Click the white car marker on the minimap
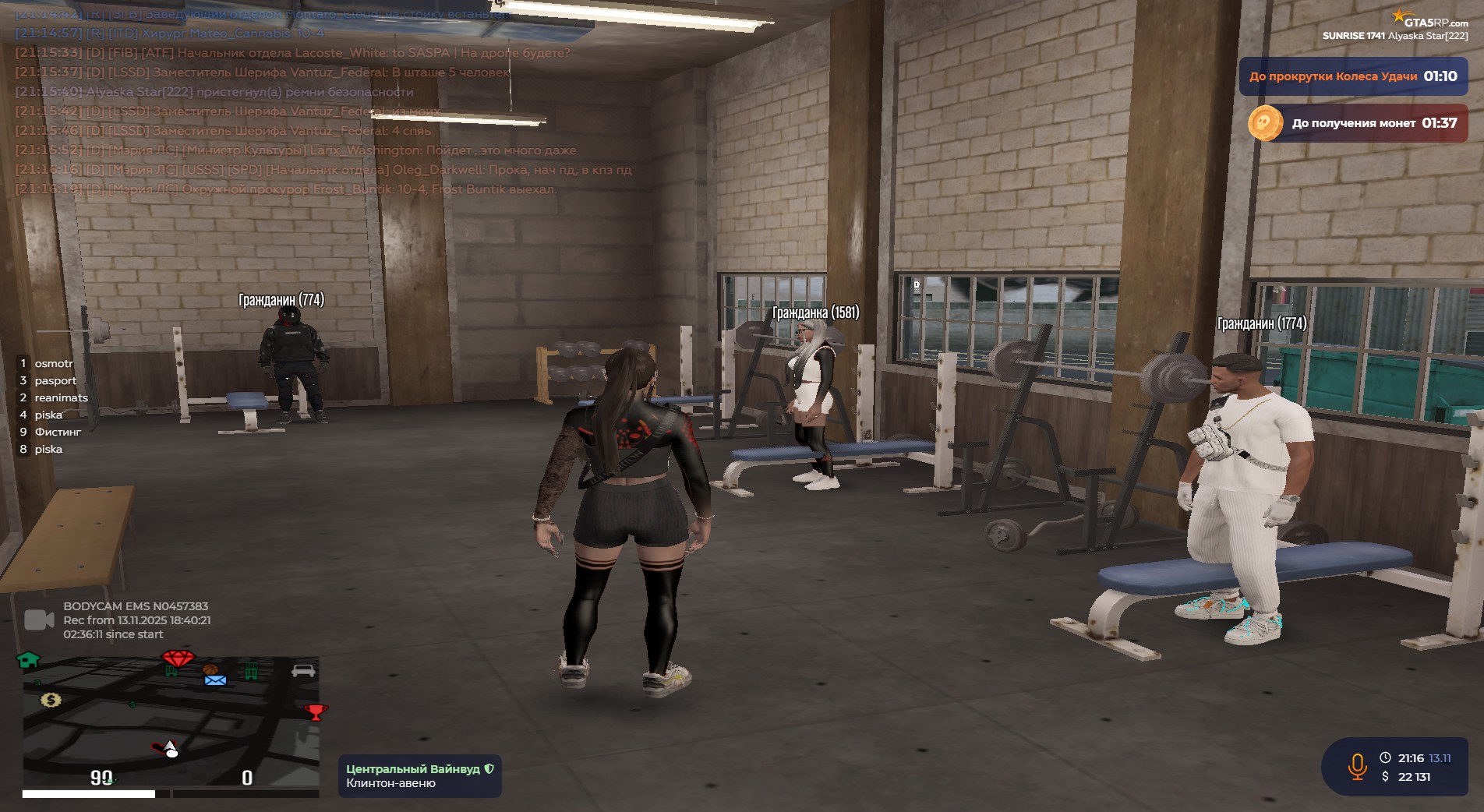Viewport: 1484px width, 812px height. tap(302, 670)
